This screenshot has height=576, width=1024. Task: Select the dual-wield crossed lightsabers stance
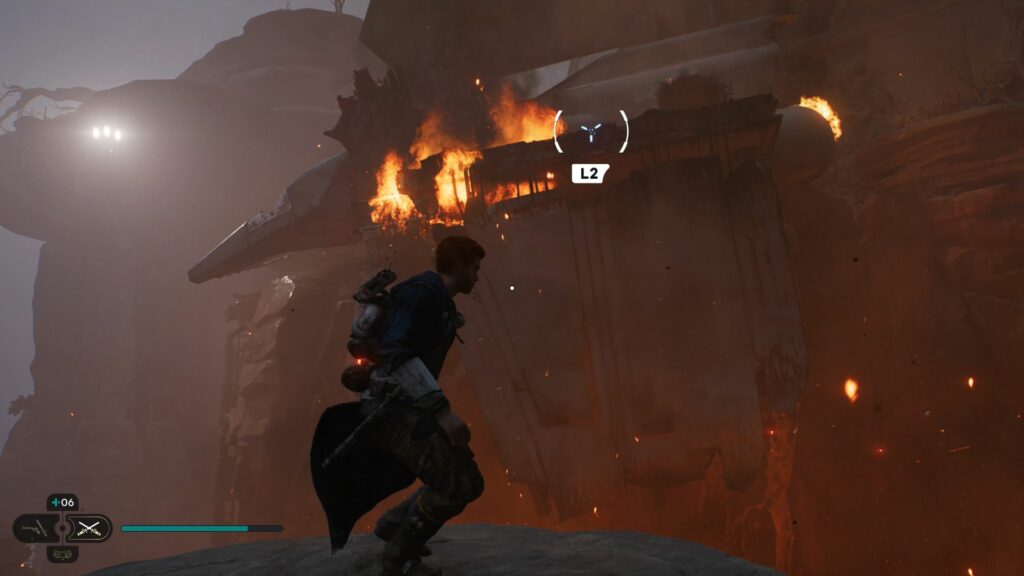(x=89, y=528)
